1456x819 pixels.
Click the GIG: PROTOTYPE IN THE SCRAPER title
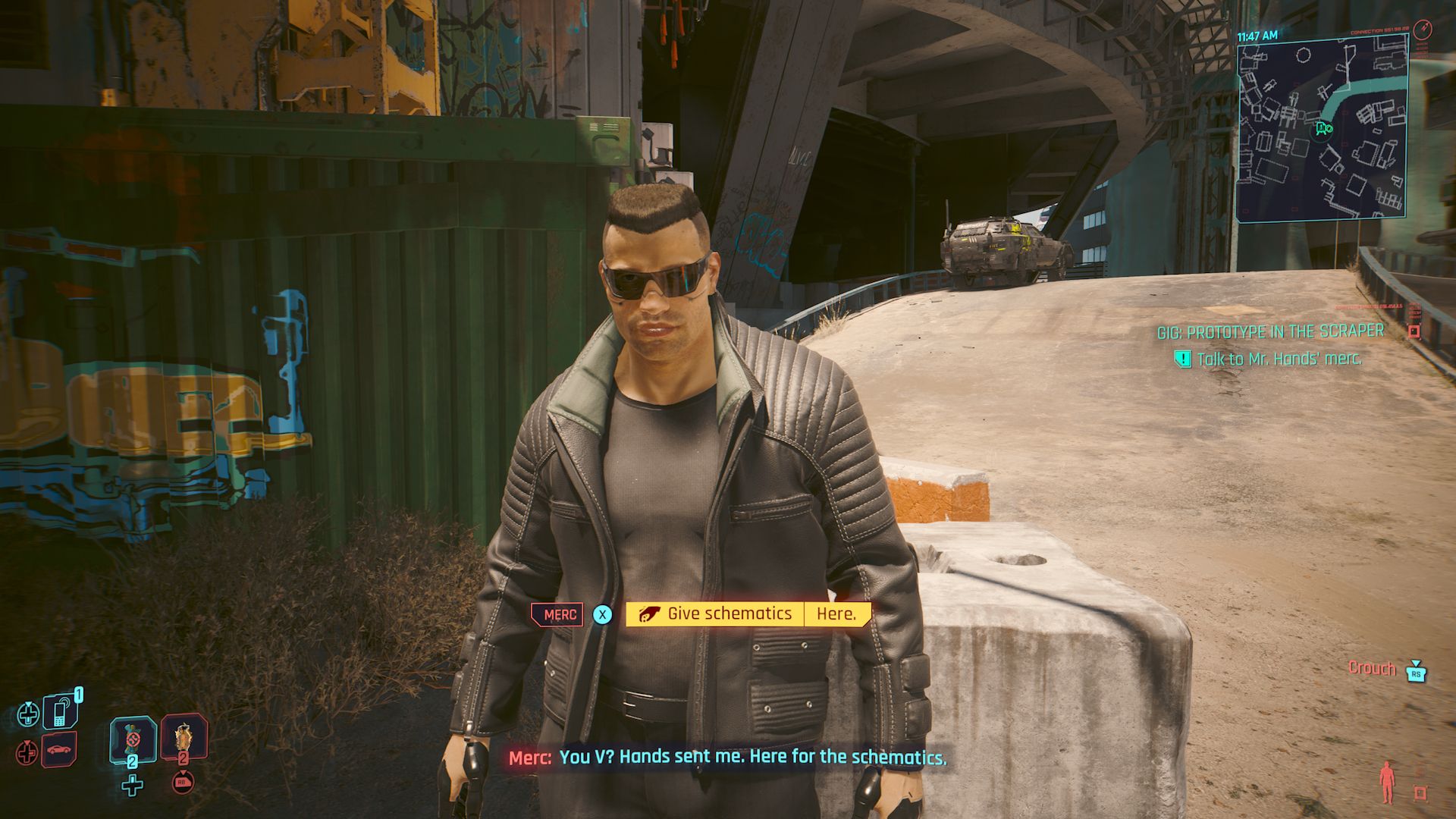1269,331
